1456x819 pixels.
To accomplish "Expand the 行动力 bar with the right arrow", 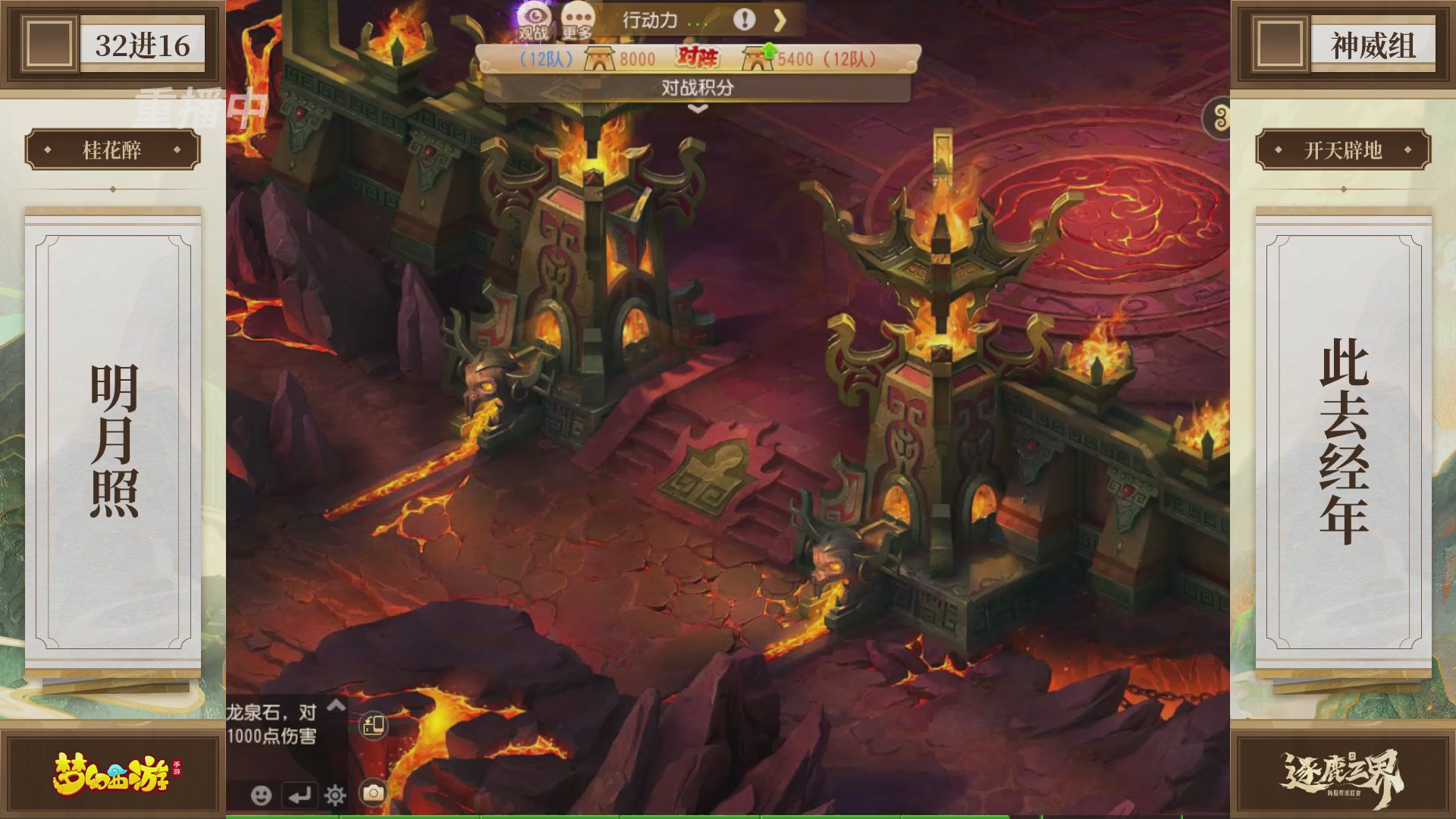I will 780,20.
